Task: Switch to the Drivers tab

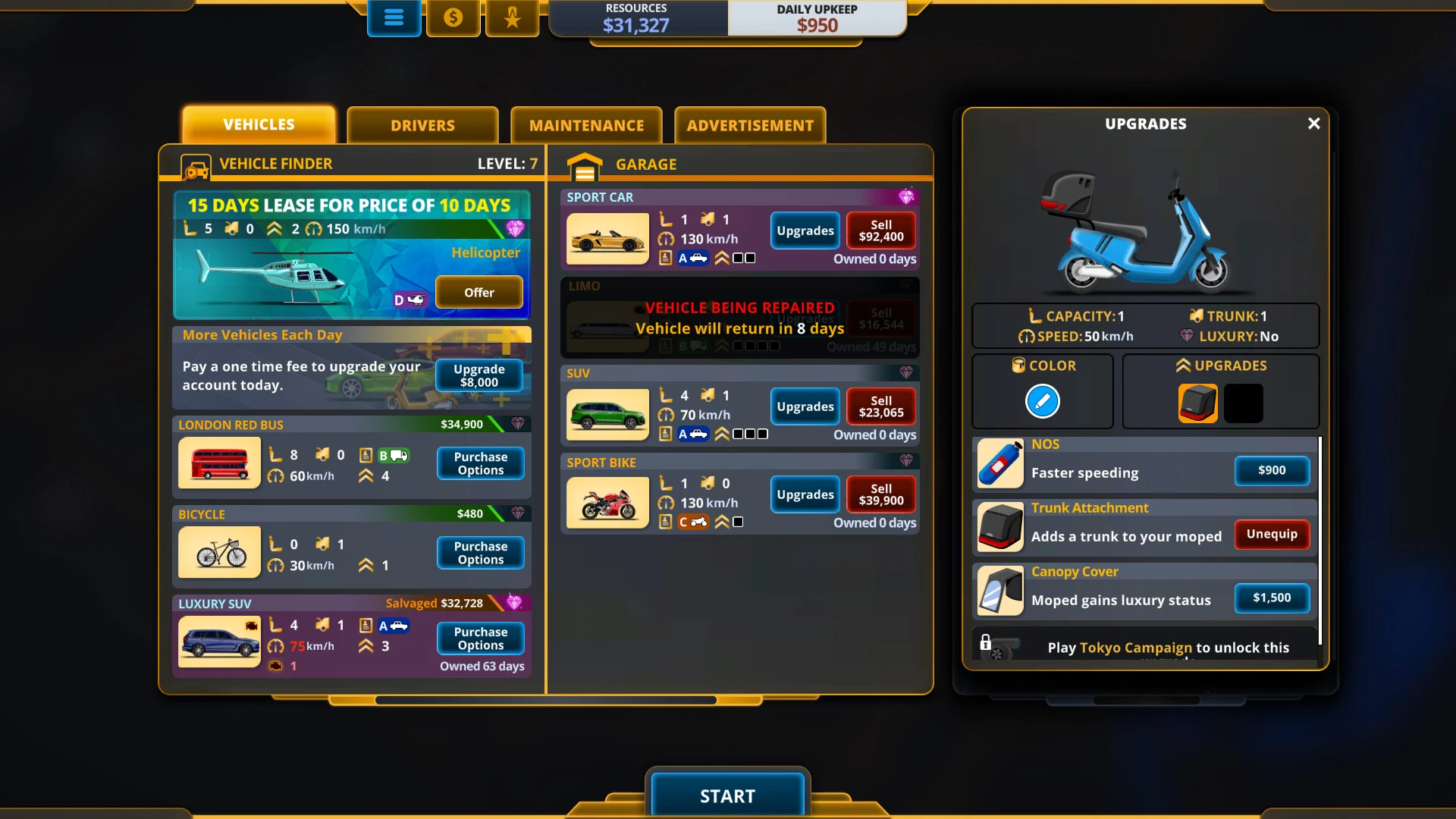Action: (x=422, y=125)
